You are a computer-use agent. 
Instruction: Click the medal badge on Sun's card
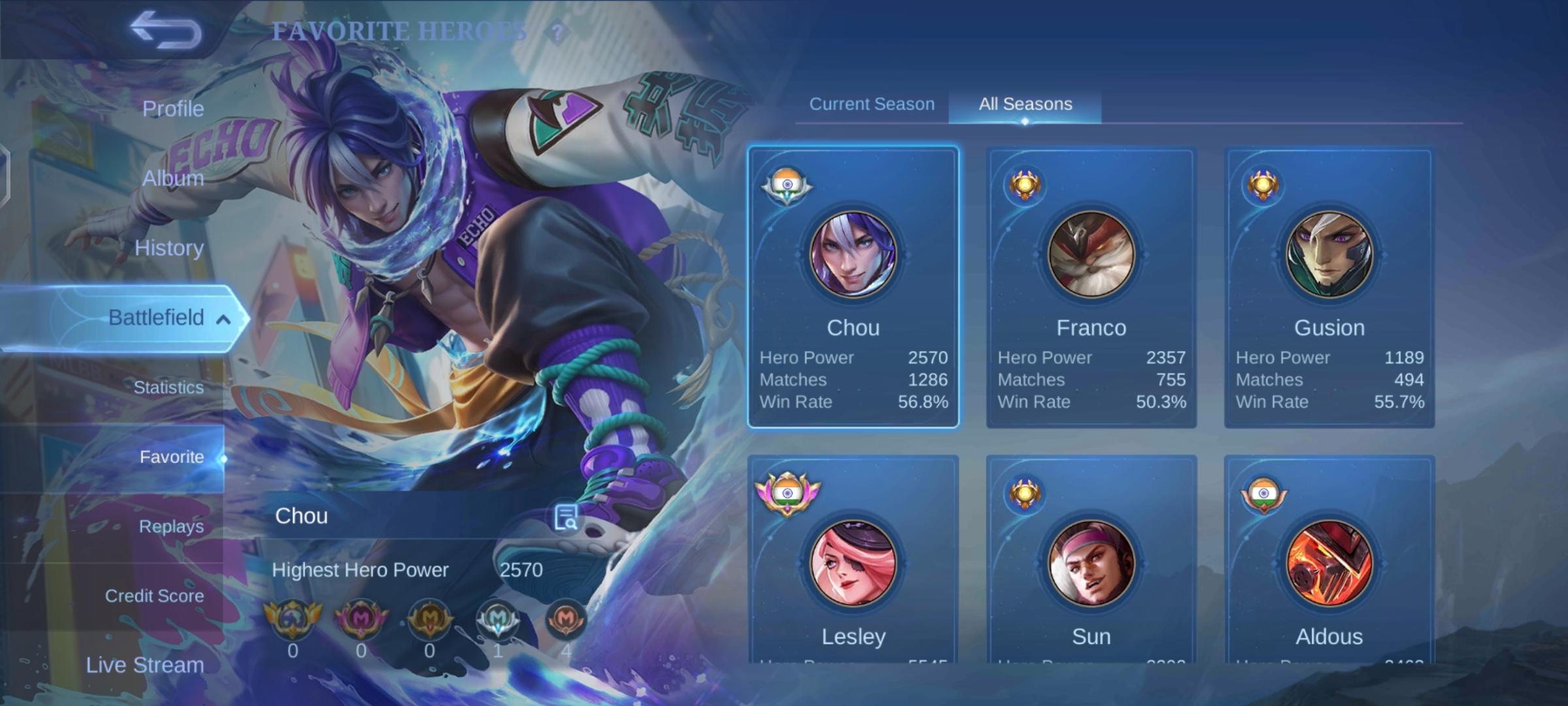tap(1024, 493)
